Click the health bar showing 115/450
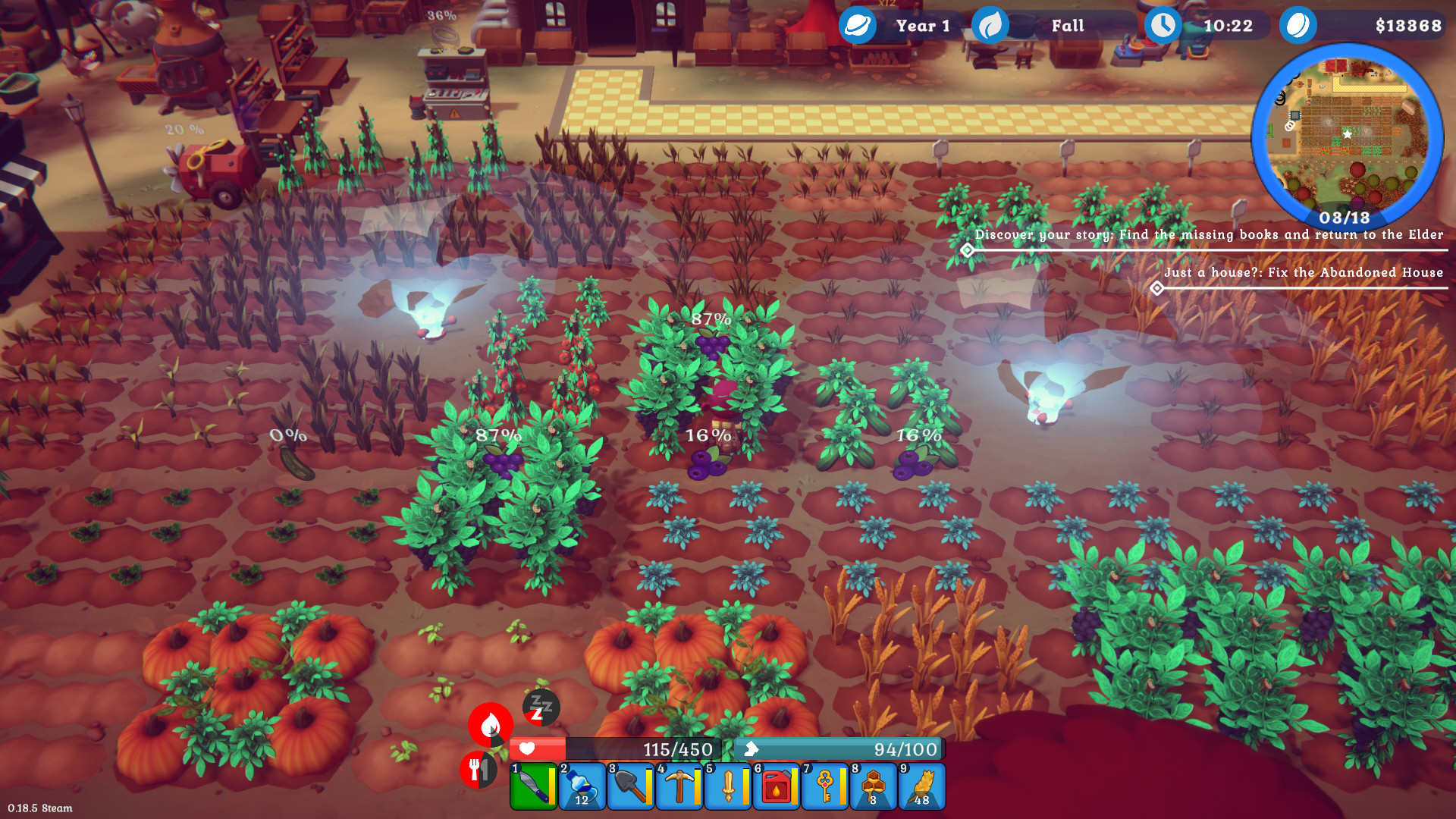 coord(614,748)
